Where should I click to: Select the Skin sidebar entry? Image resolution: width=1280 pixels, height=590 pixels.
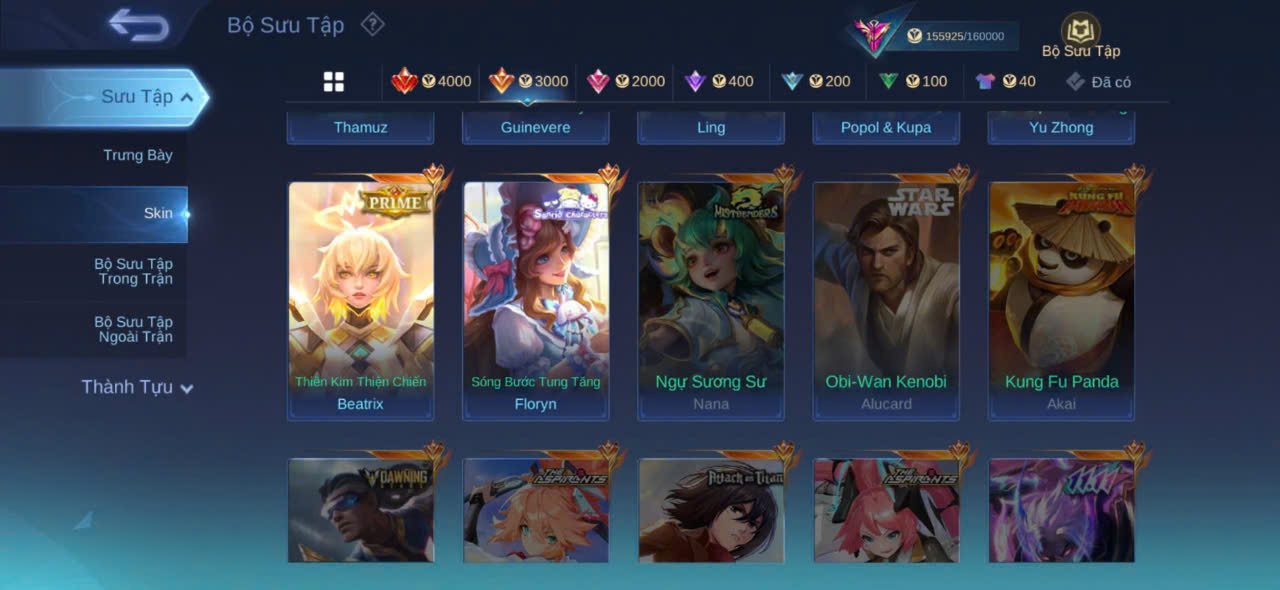(x=158, y=213)
